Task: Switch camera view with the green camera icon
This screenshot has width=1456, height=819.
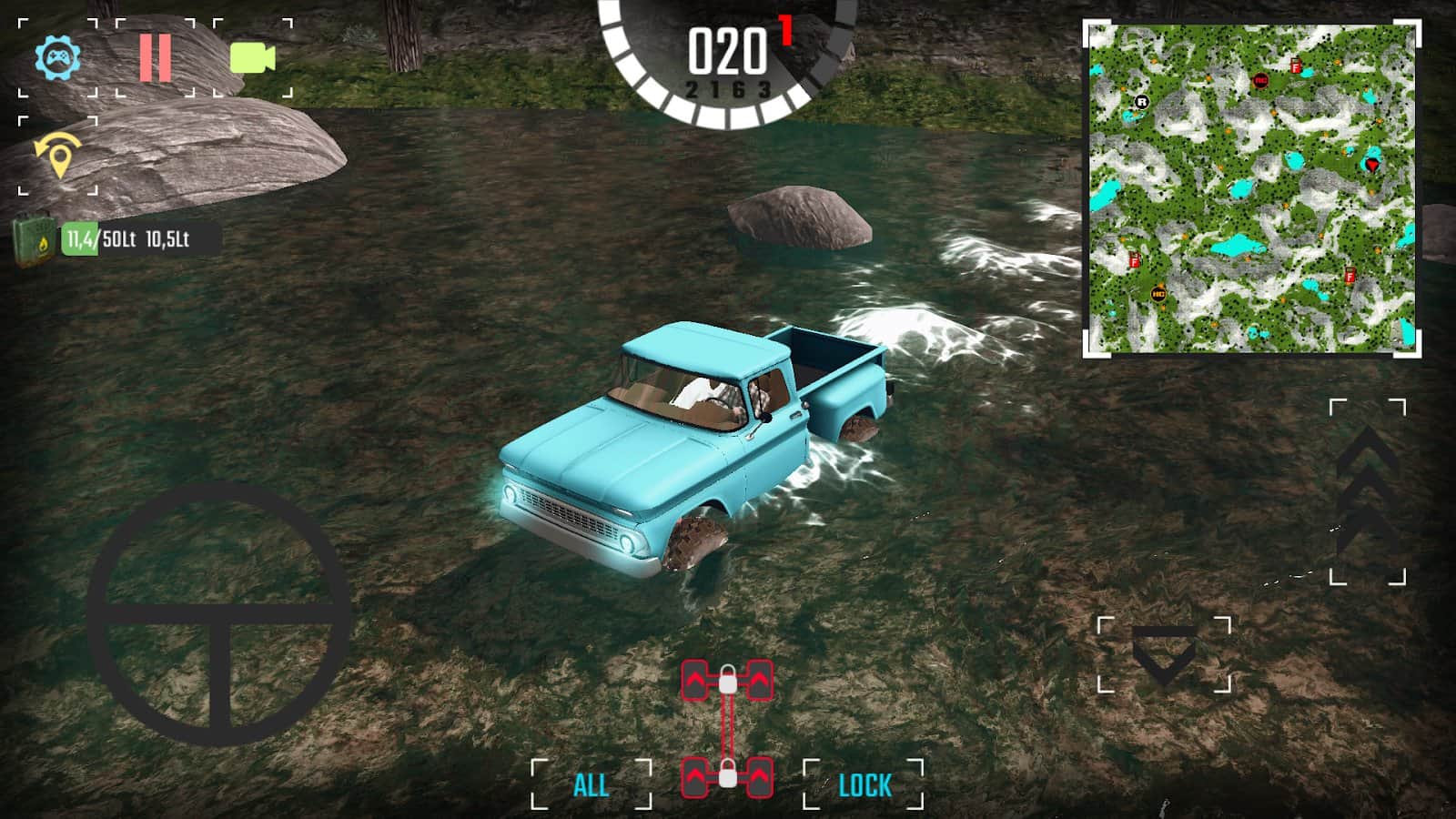Action: 253,58
